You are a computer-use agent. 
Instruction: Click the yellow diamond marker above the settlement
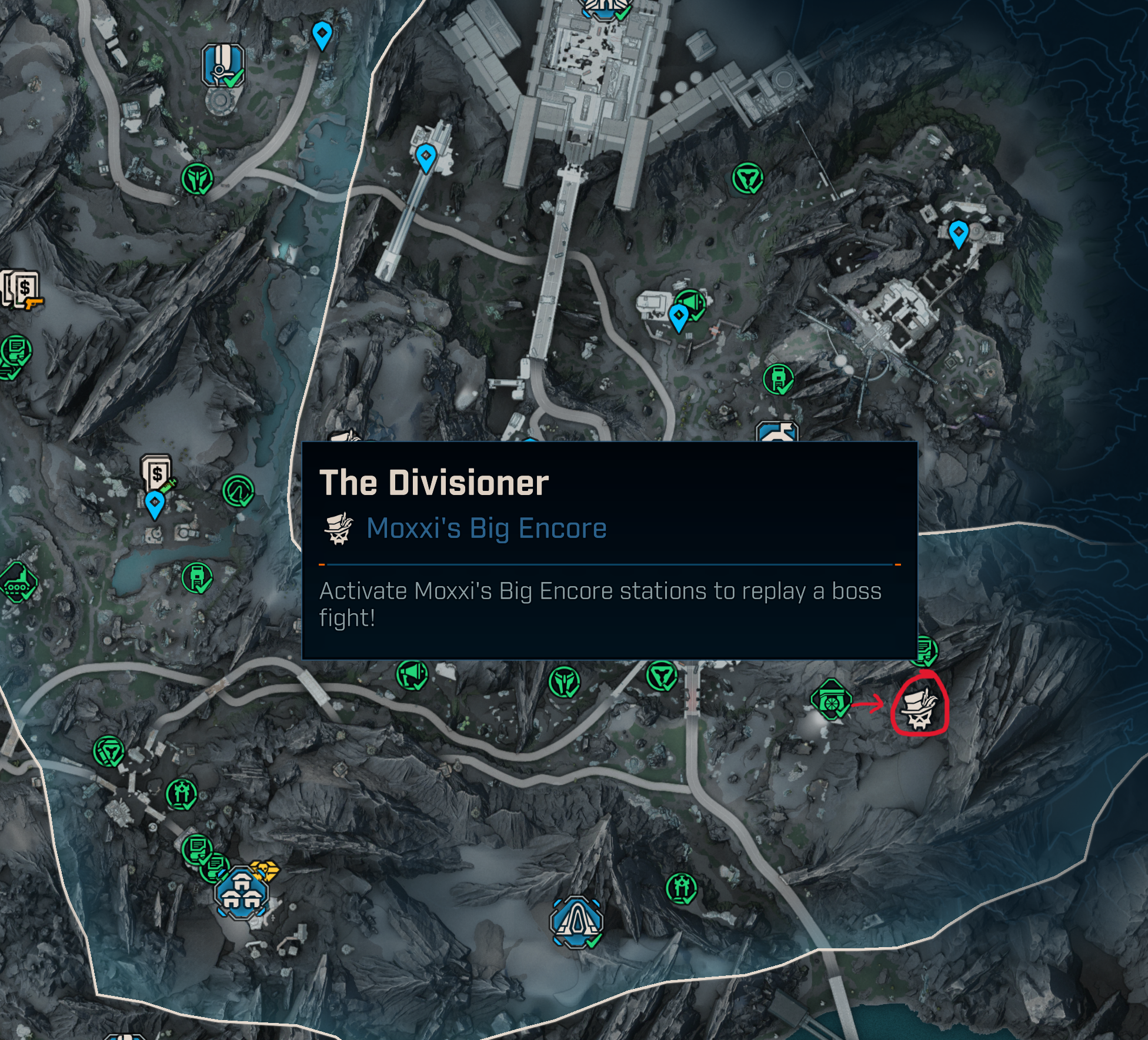click(264, 870)
